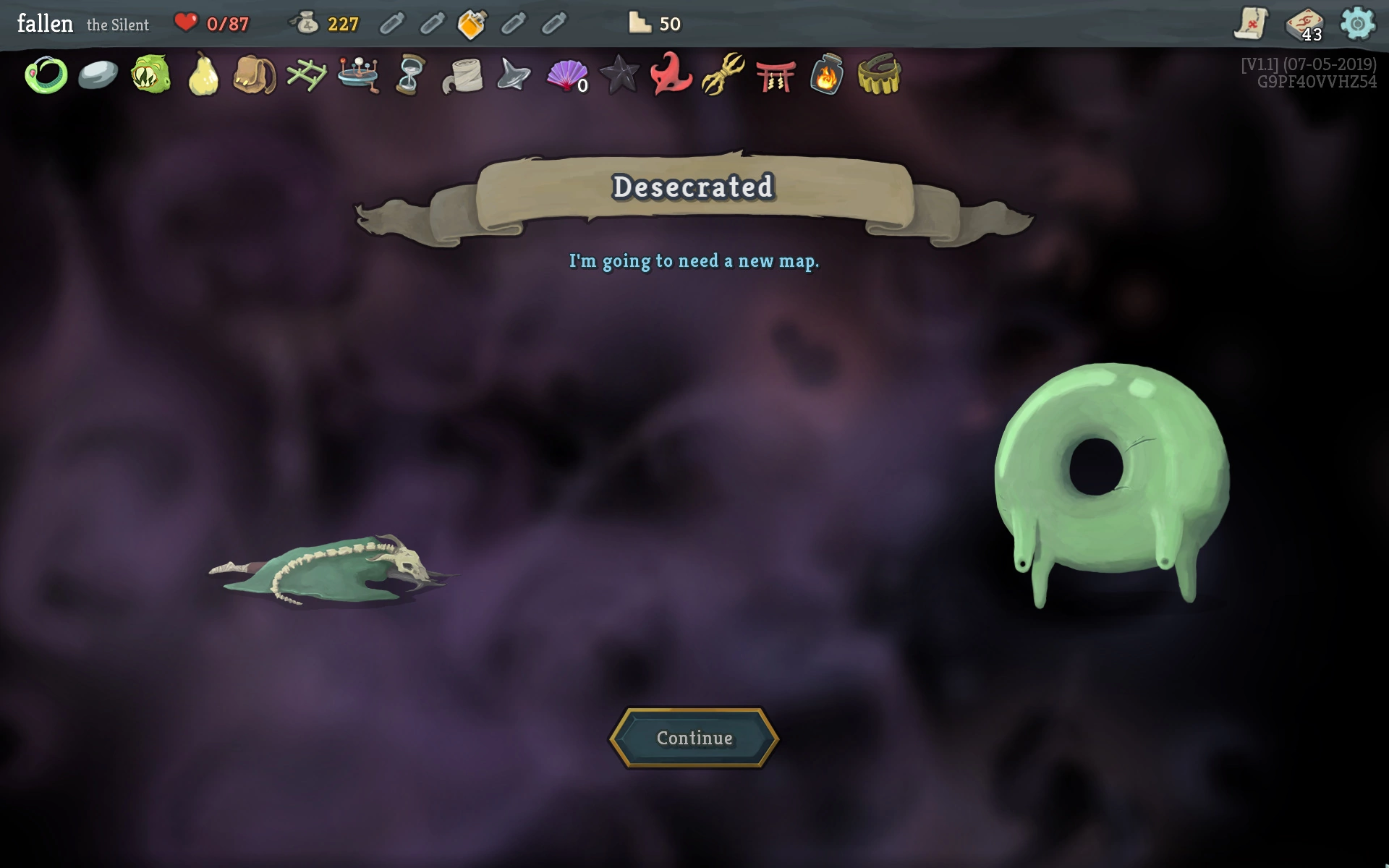This screenshot has height=868, width=1389.
Task: Inspect the red mask relic
Action: pos(671,75)
